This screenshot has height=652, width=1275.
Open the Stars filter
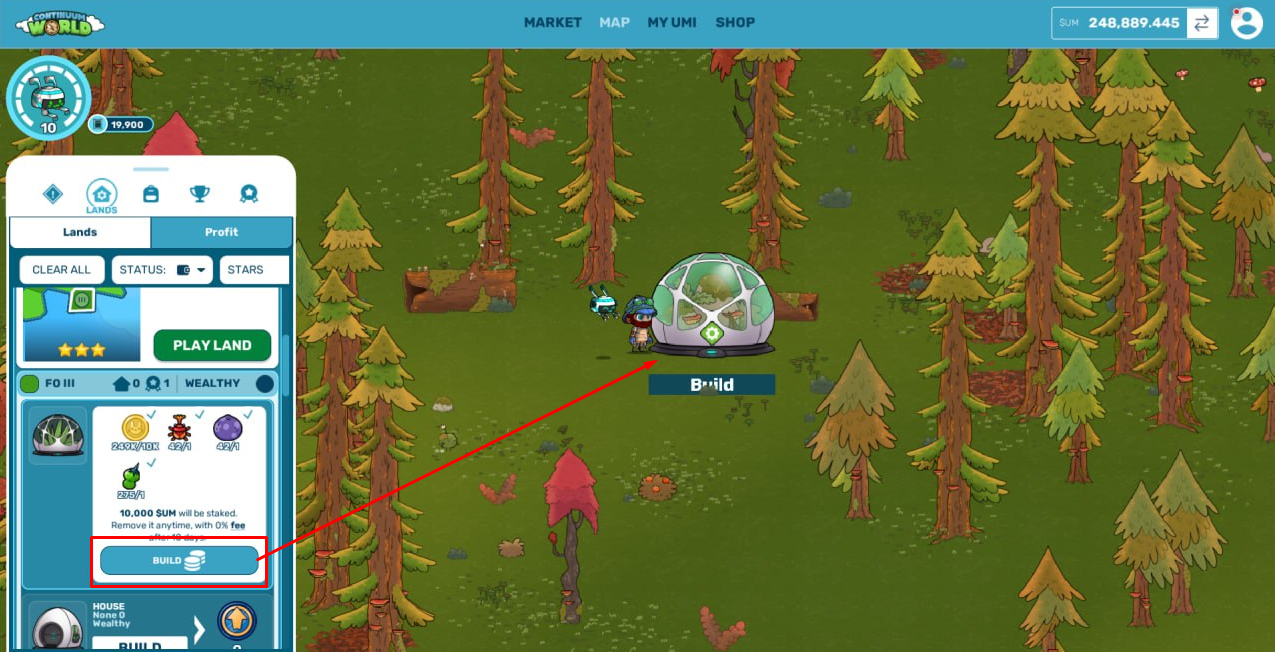coord(253,270)
